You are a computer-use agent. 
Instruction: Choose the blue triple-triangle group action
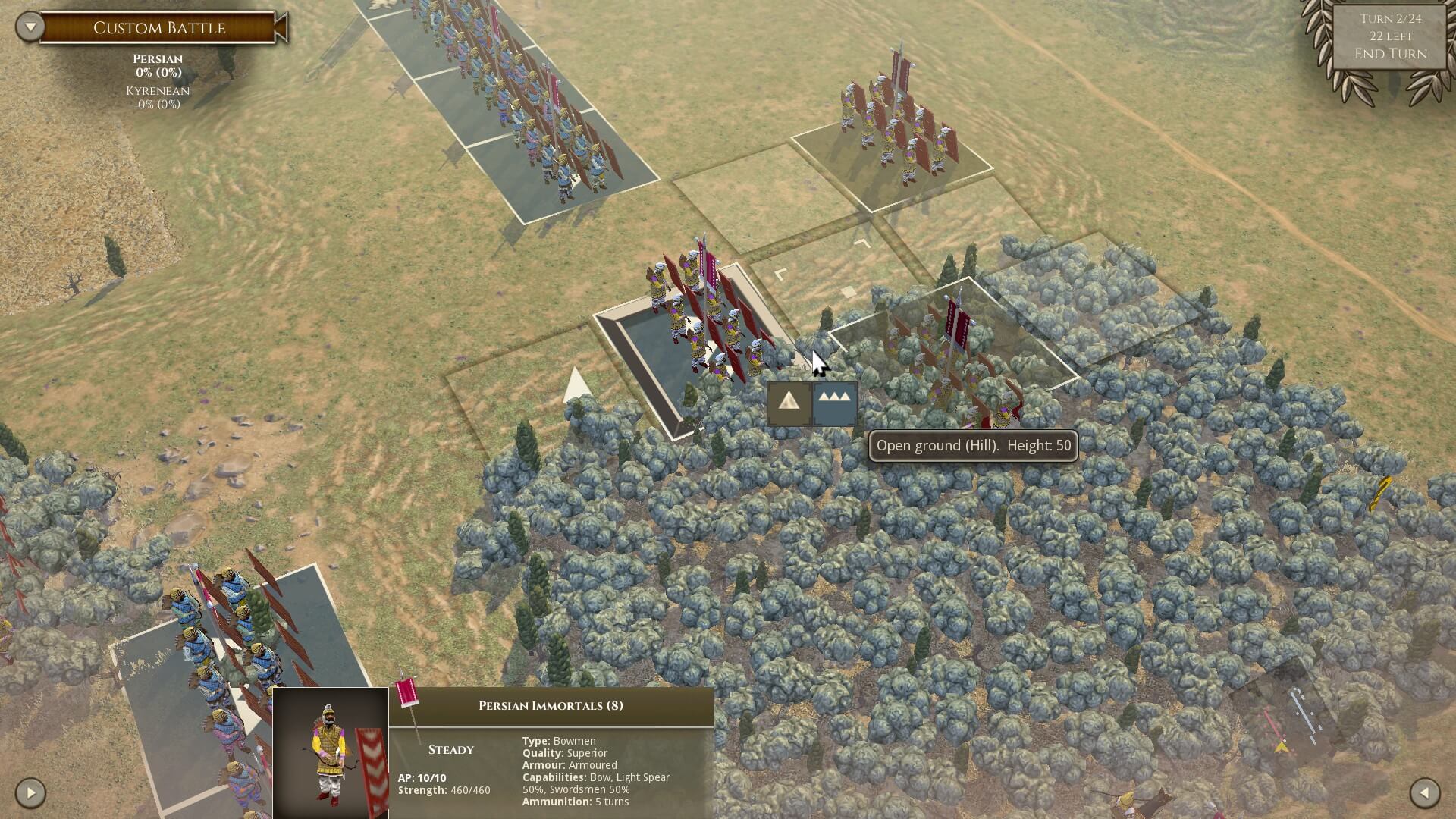[x=834, y=403]
